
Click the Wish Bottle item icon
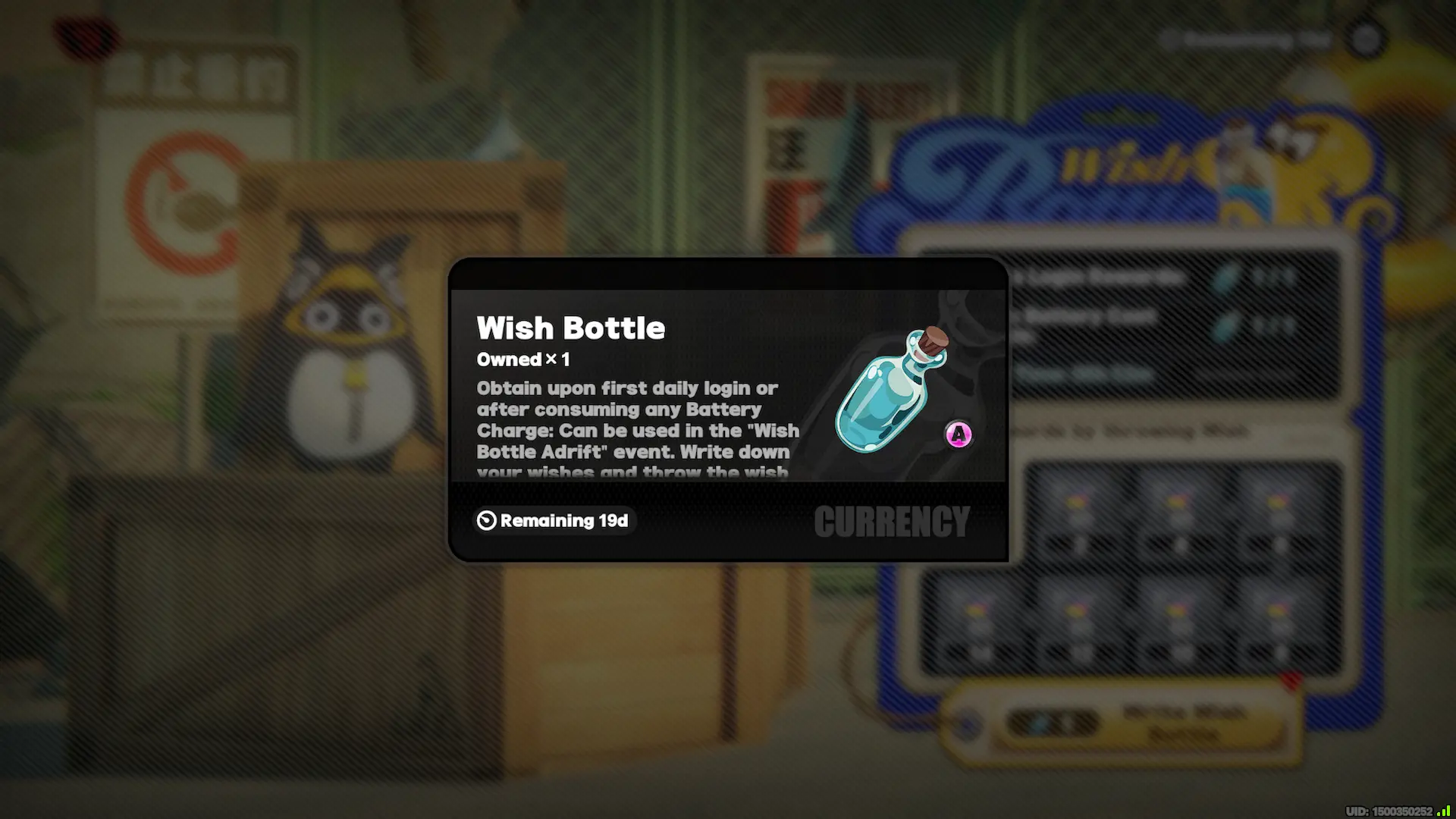tap(890, 391)
